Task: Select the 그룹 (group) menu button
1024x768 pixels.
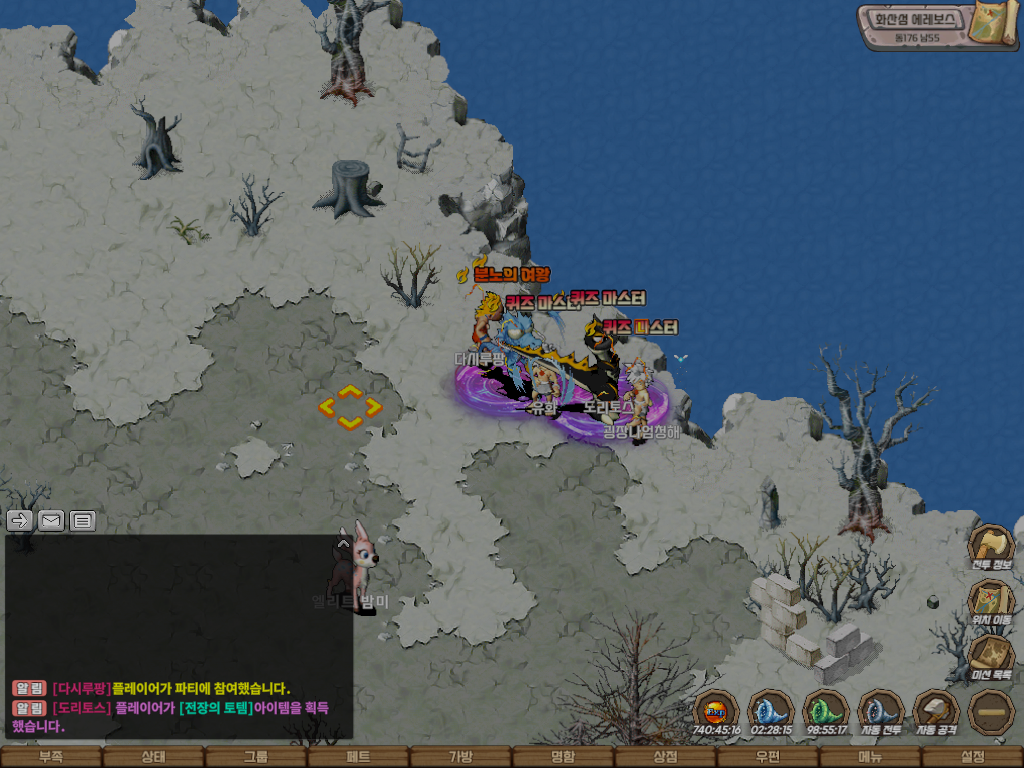Action: (256, 757)
